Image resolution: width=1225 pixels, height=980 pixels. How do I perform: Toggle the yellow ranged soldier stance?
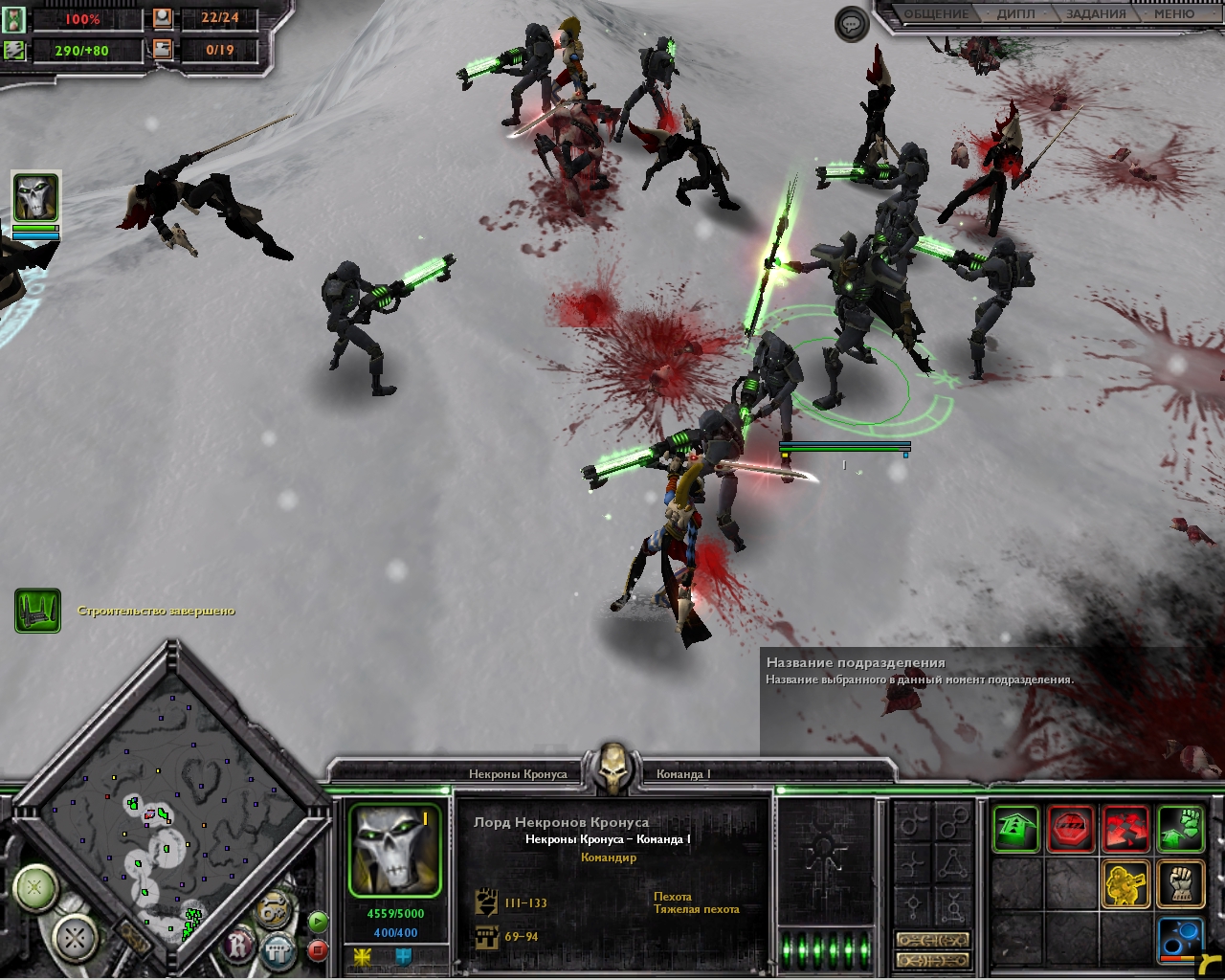pos(1126,883)
